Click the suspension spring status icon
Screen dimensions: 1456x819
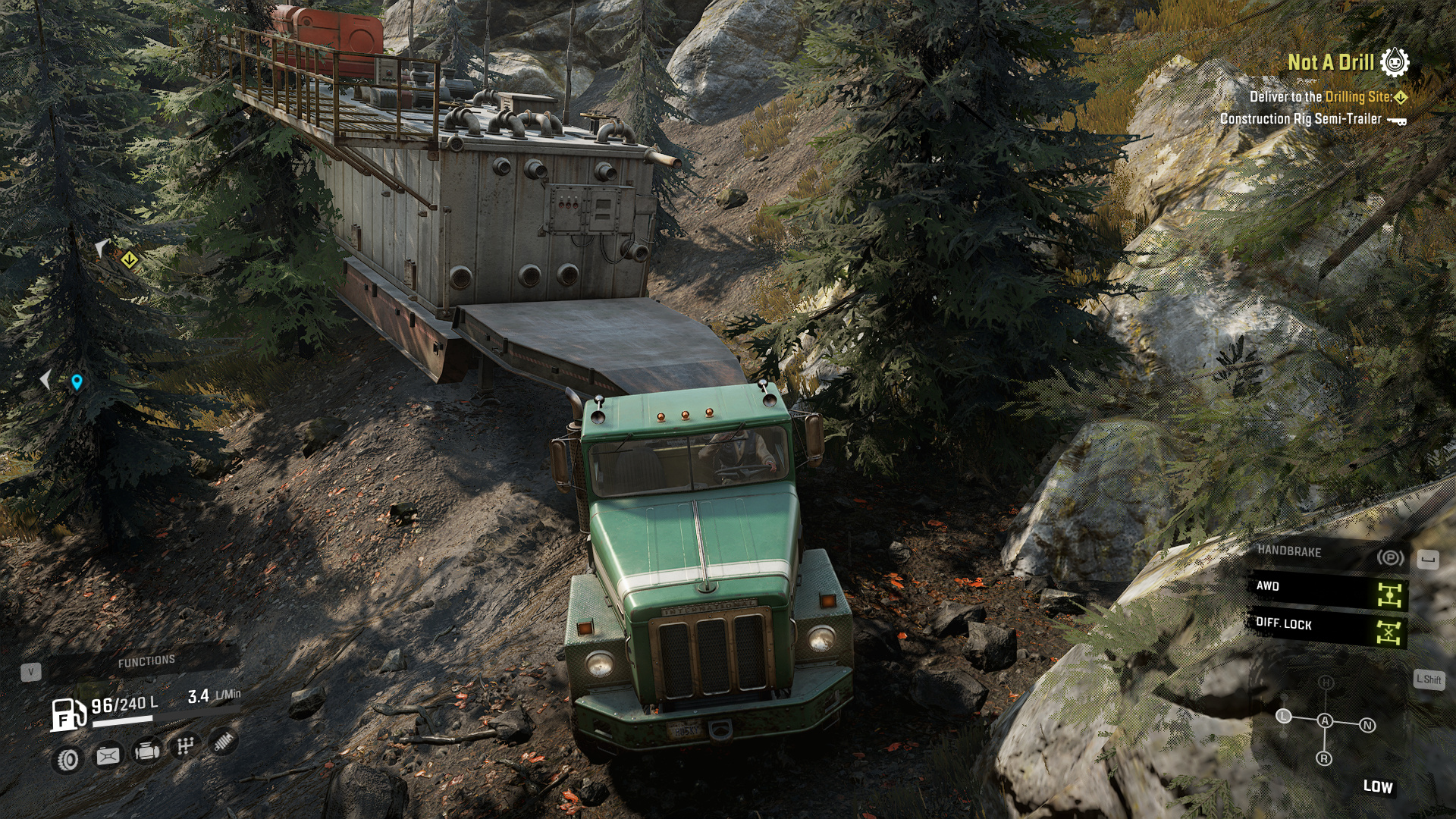point(223,742)
